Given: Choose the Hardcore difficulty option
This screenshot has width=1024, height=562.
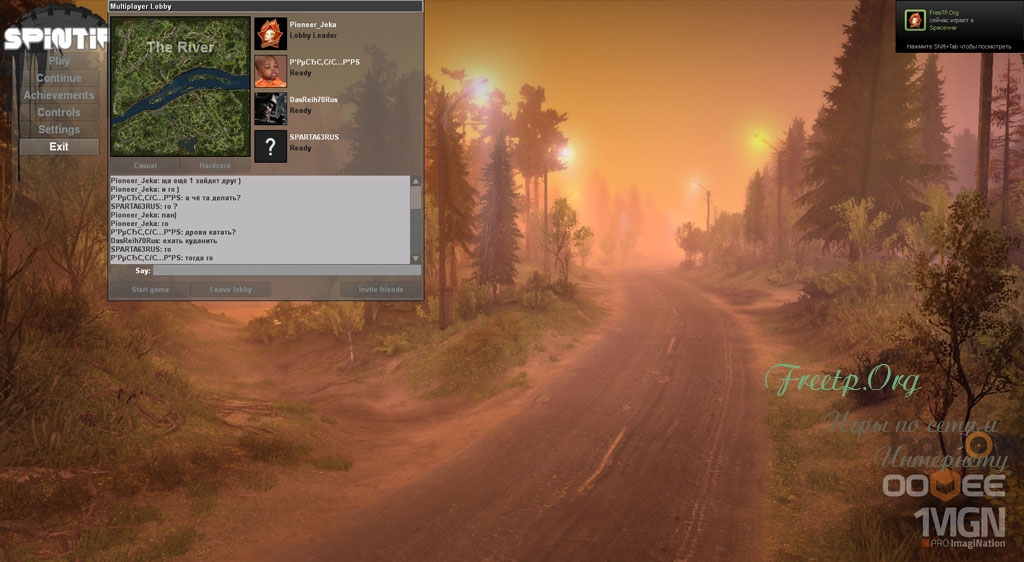Looking at the screenshot, I should (215, 165).
